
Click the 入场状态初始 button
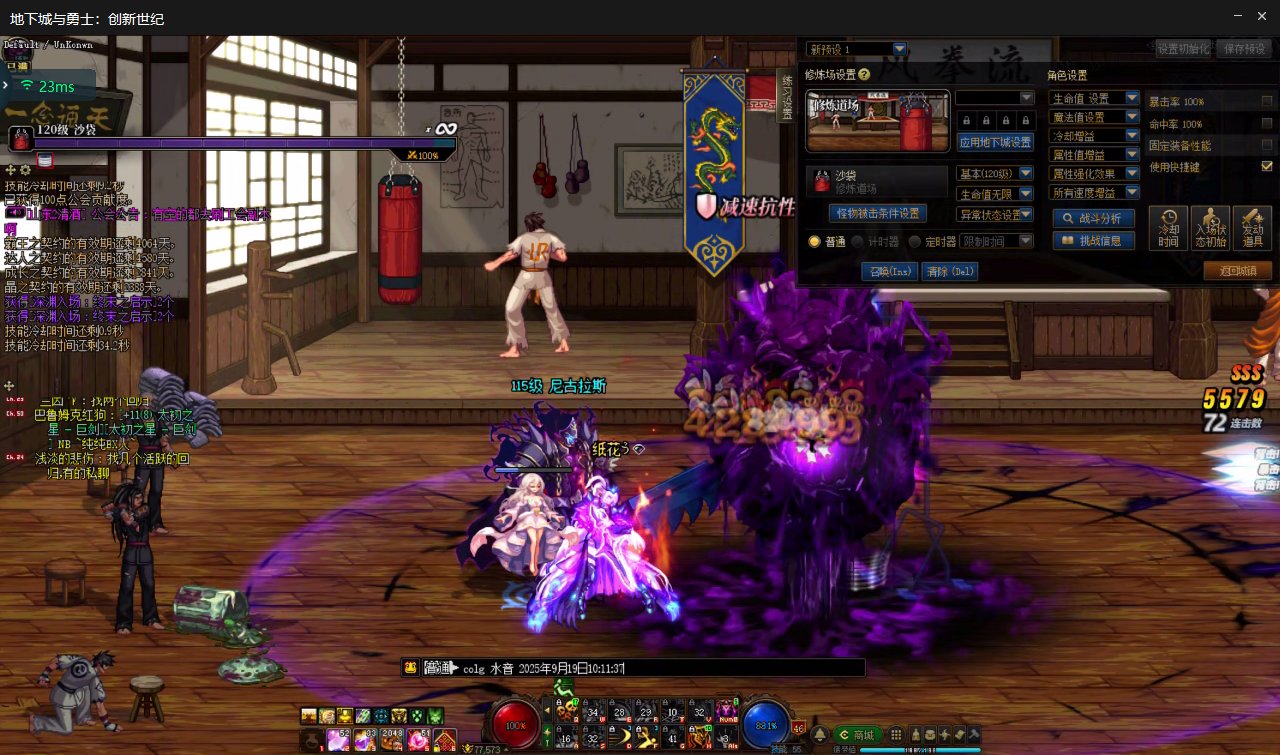click(1210, 228)
